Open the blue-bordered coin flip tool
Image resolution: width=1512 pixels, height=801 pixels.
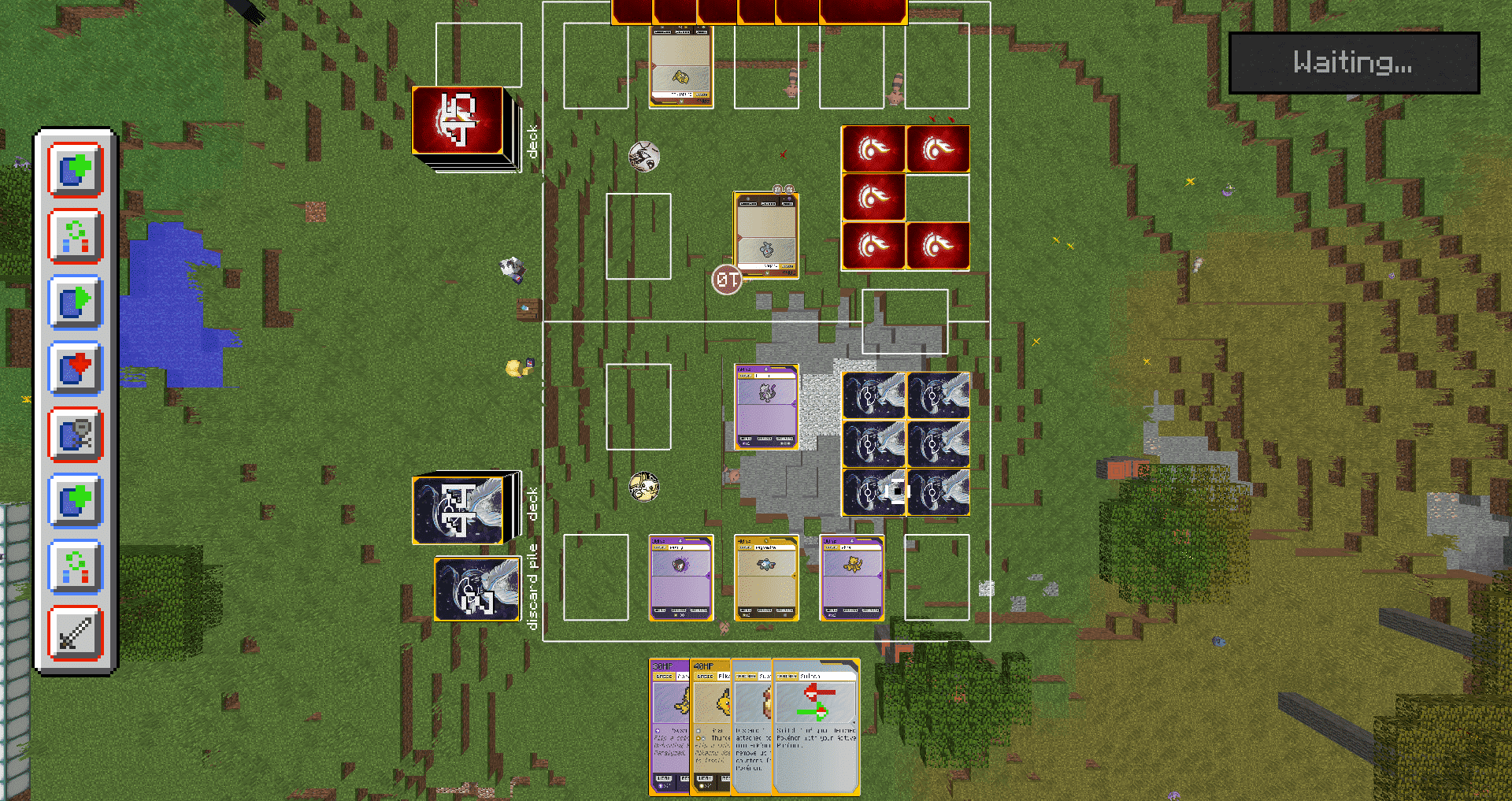(75, 567)
